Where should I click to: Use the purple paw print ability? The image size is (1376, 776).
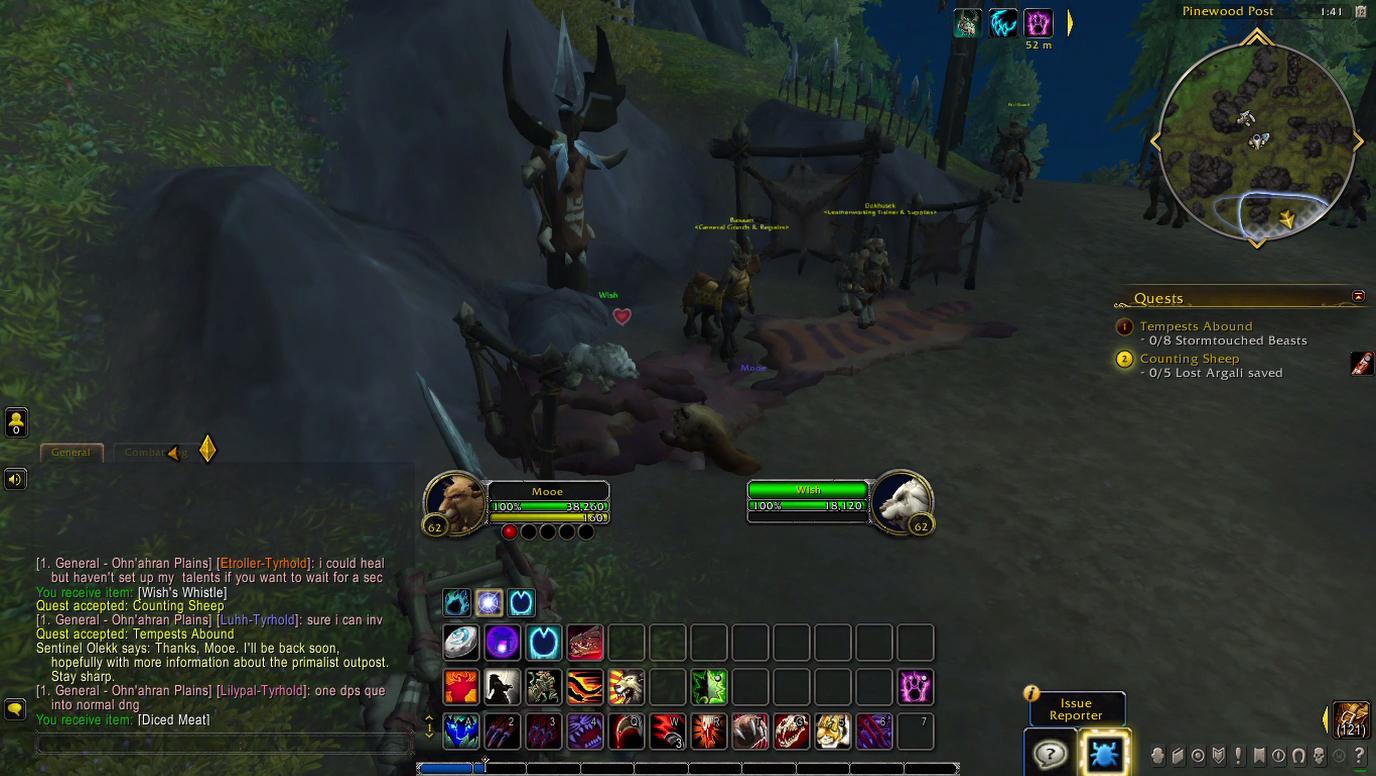tap(915, 687)
